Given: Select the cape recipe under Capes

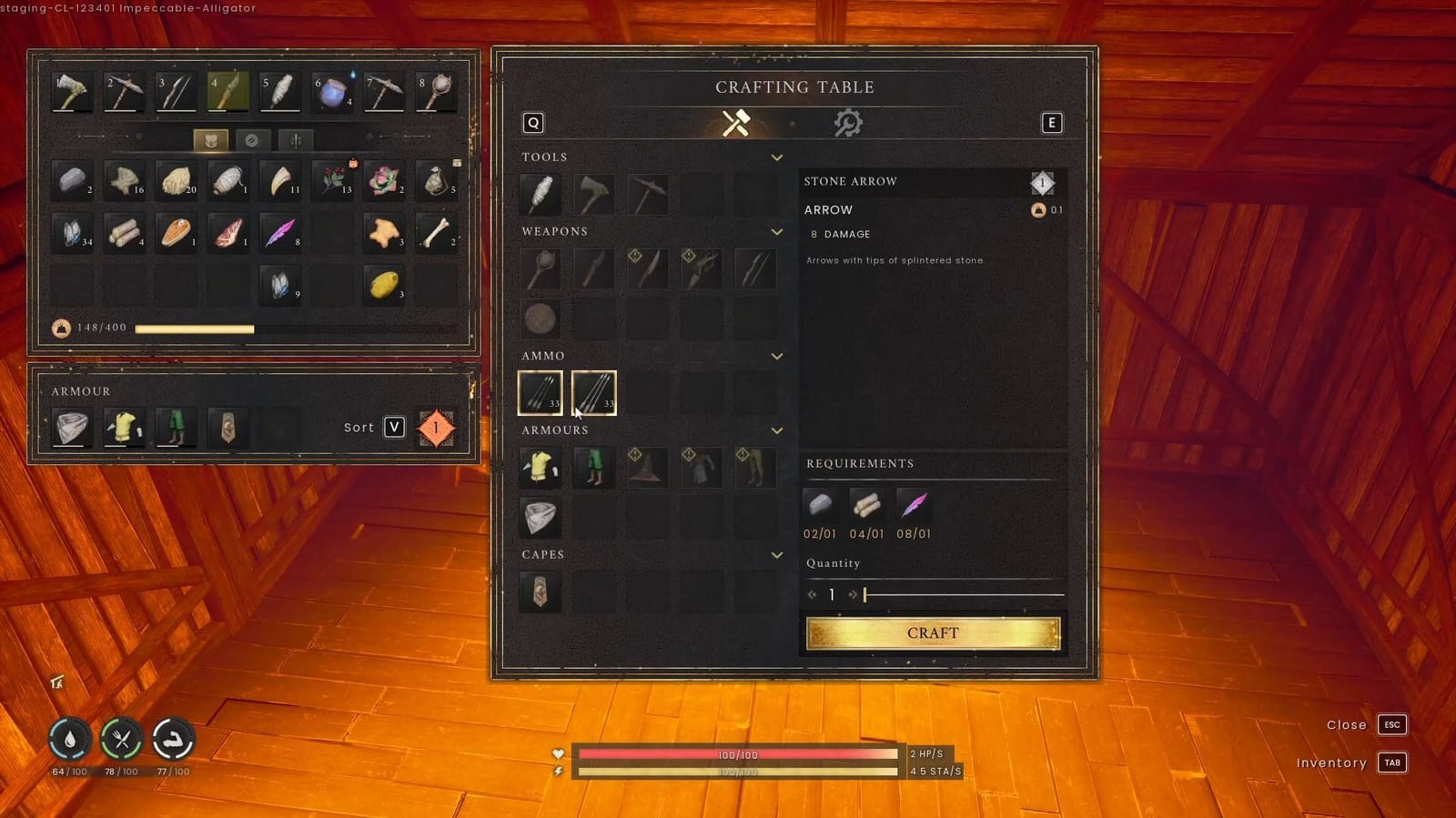Looking at the screenshot, I should pos(540,591).
